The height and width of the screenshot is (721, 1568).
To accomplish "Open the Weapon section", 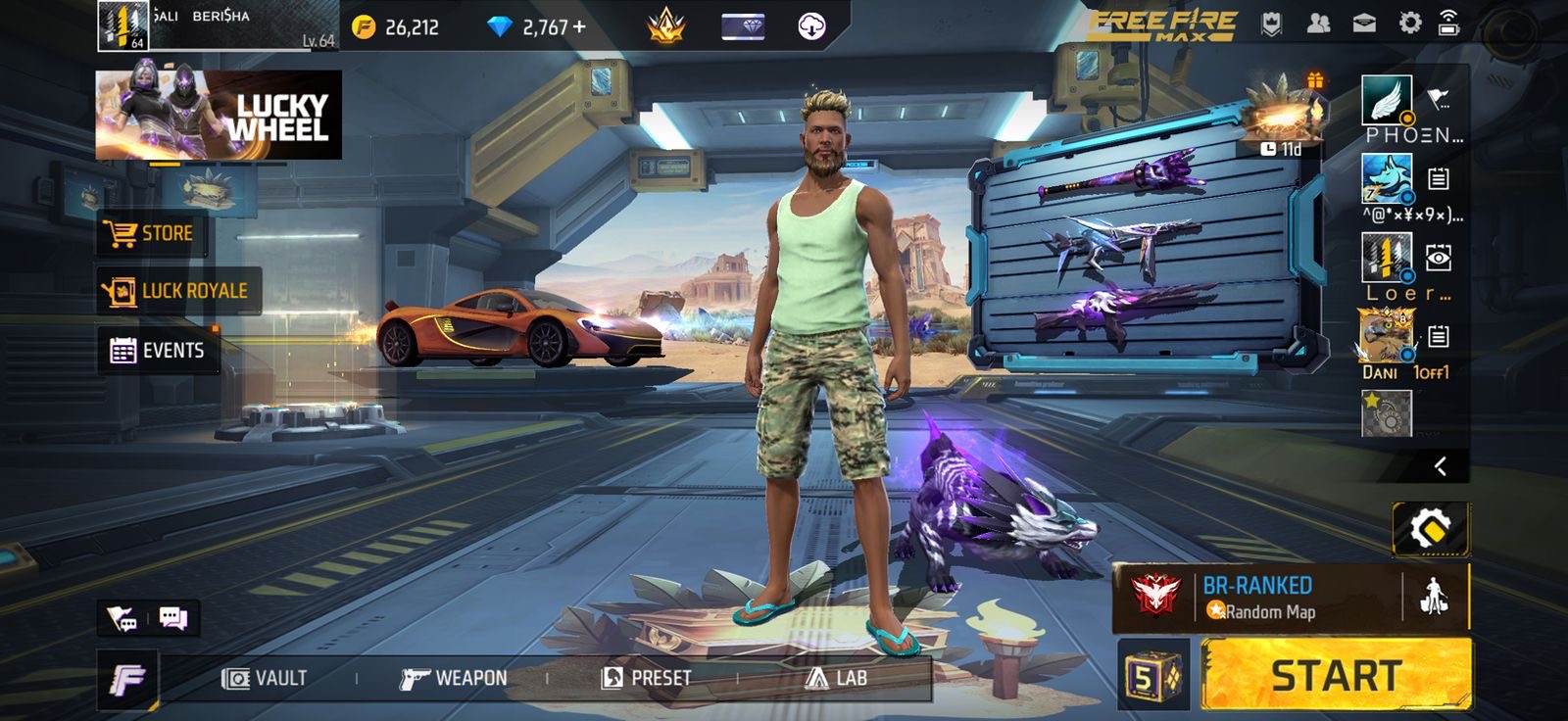I will 454,678.
